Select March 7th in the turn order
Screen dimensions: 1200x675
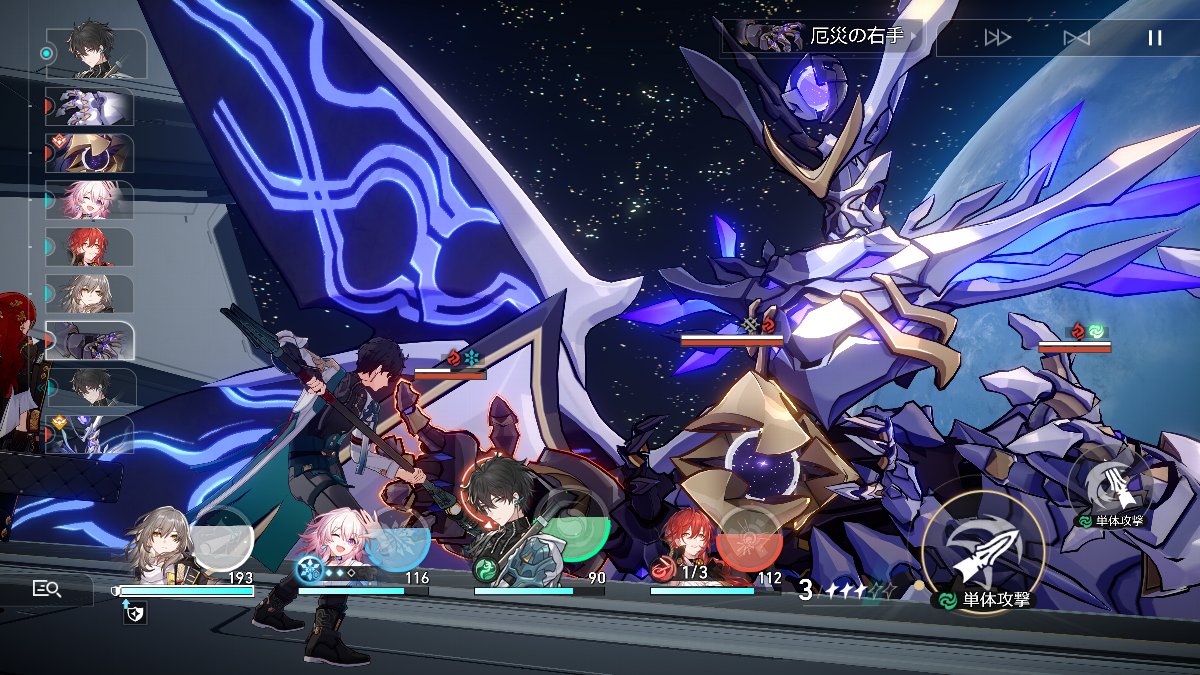tap(91, 200)
